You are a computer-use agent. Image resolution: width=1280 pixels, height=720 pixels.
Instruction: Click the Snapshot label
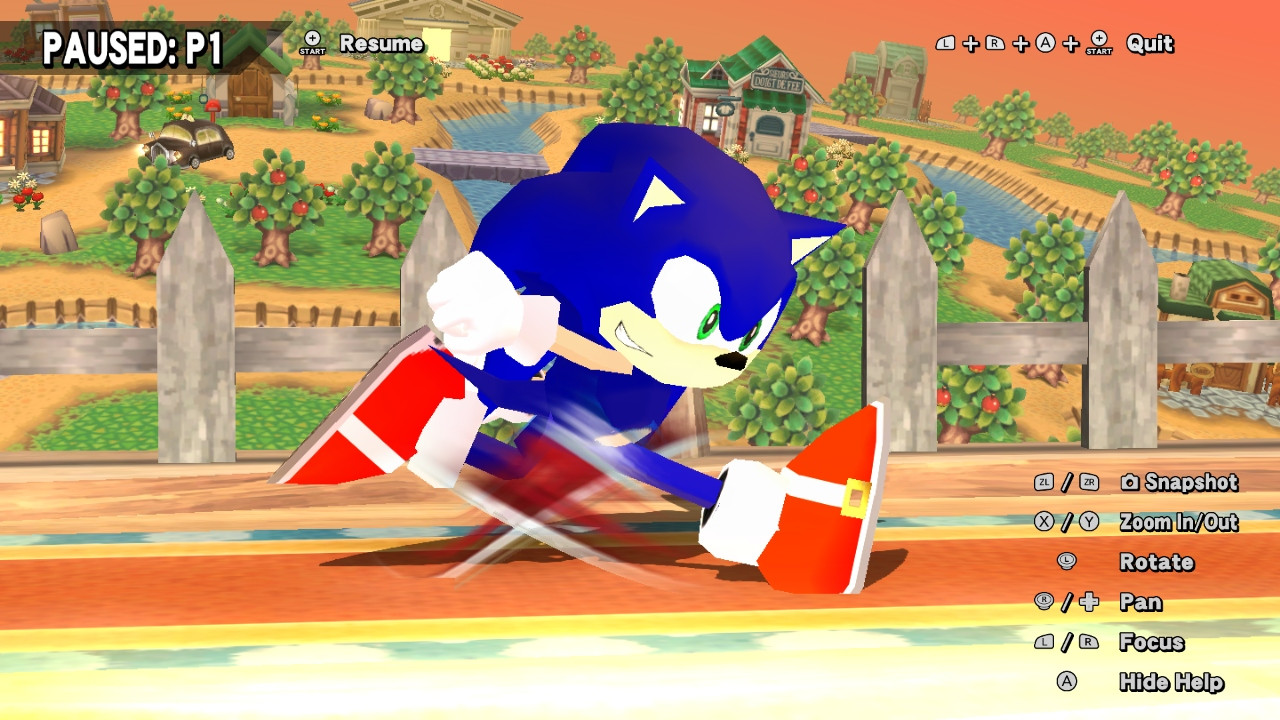1190,482
